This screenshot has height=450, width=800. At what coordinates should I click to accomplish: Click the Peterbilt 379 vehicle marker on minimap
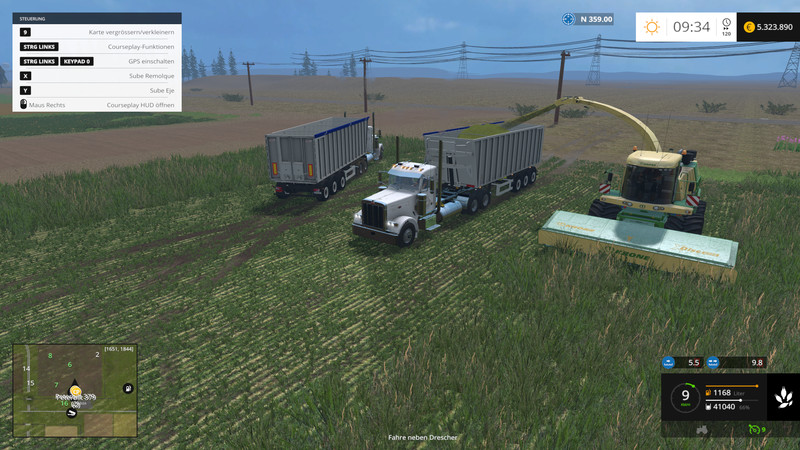75,391
